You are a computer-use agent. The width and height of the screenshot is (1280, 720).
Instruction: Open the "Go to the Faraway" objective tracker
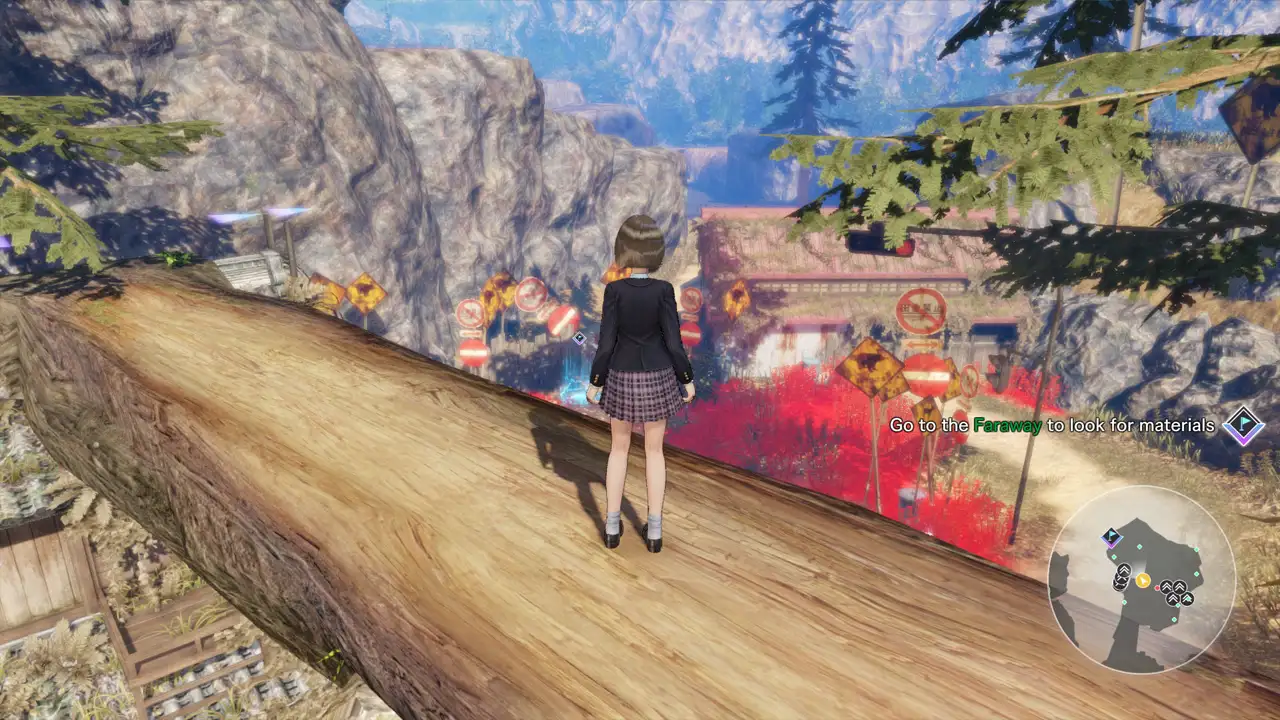click(x=1052, y=425)
